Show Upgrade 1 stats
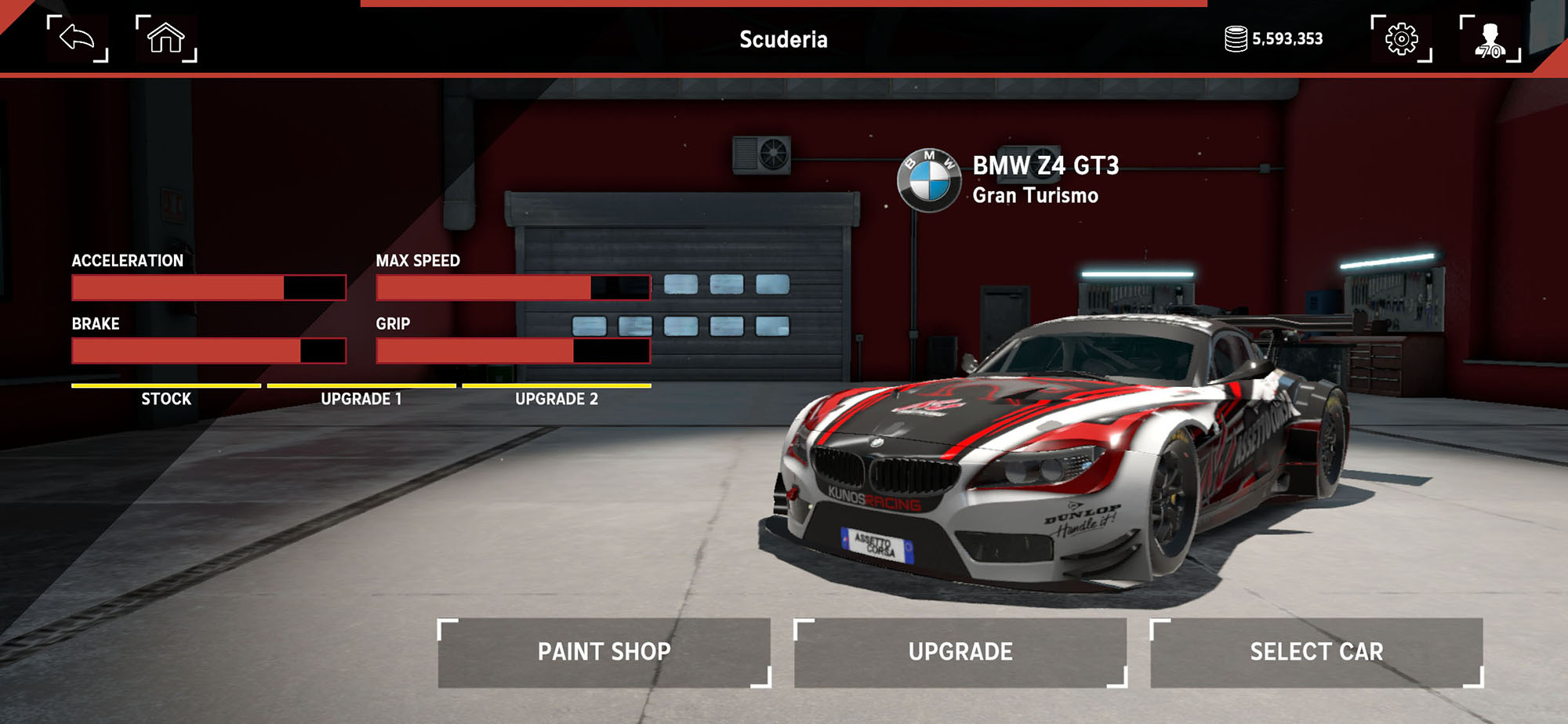Image resolution: width=1568 pixels, height=724 pixels. point(361,397)
